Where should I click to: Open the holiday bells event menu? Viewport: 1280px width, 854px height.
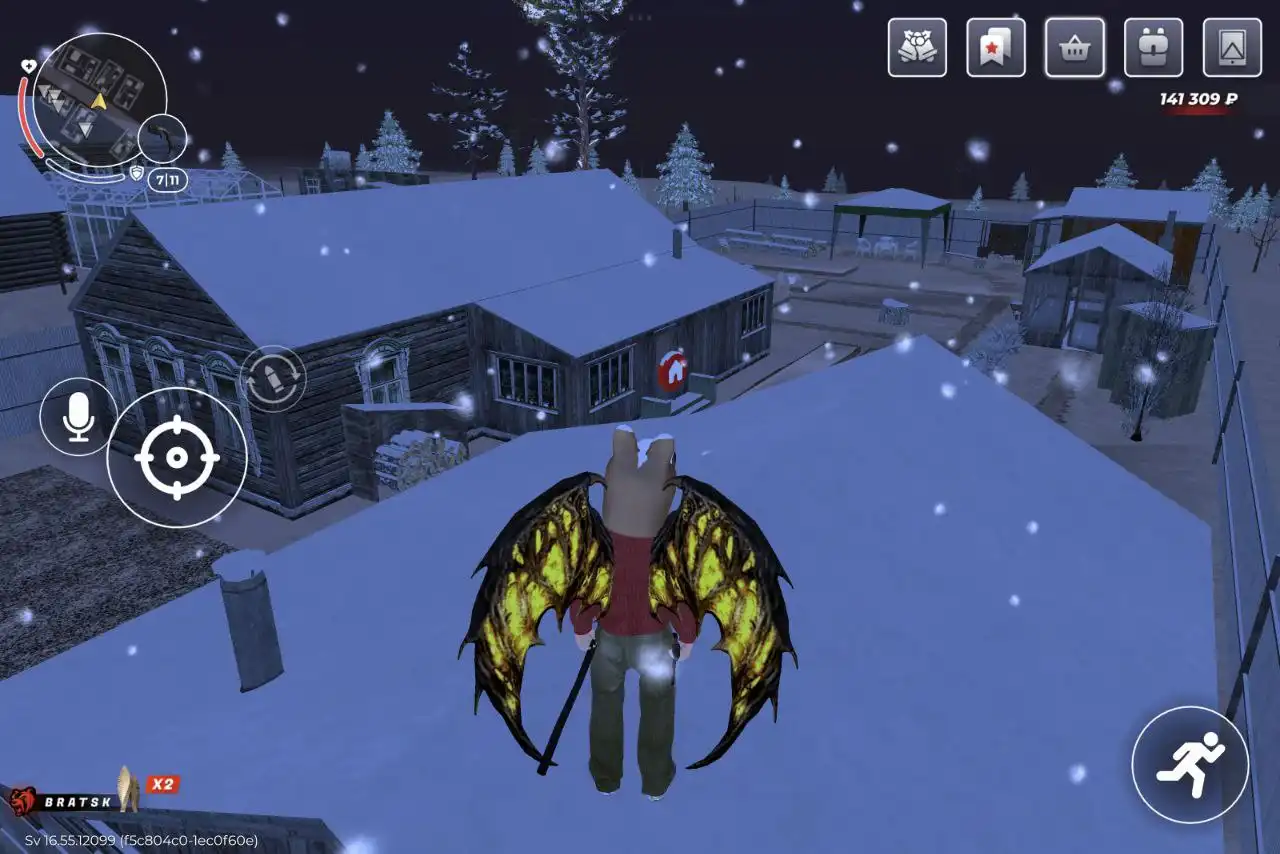point(917,47)
